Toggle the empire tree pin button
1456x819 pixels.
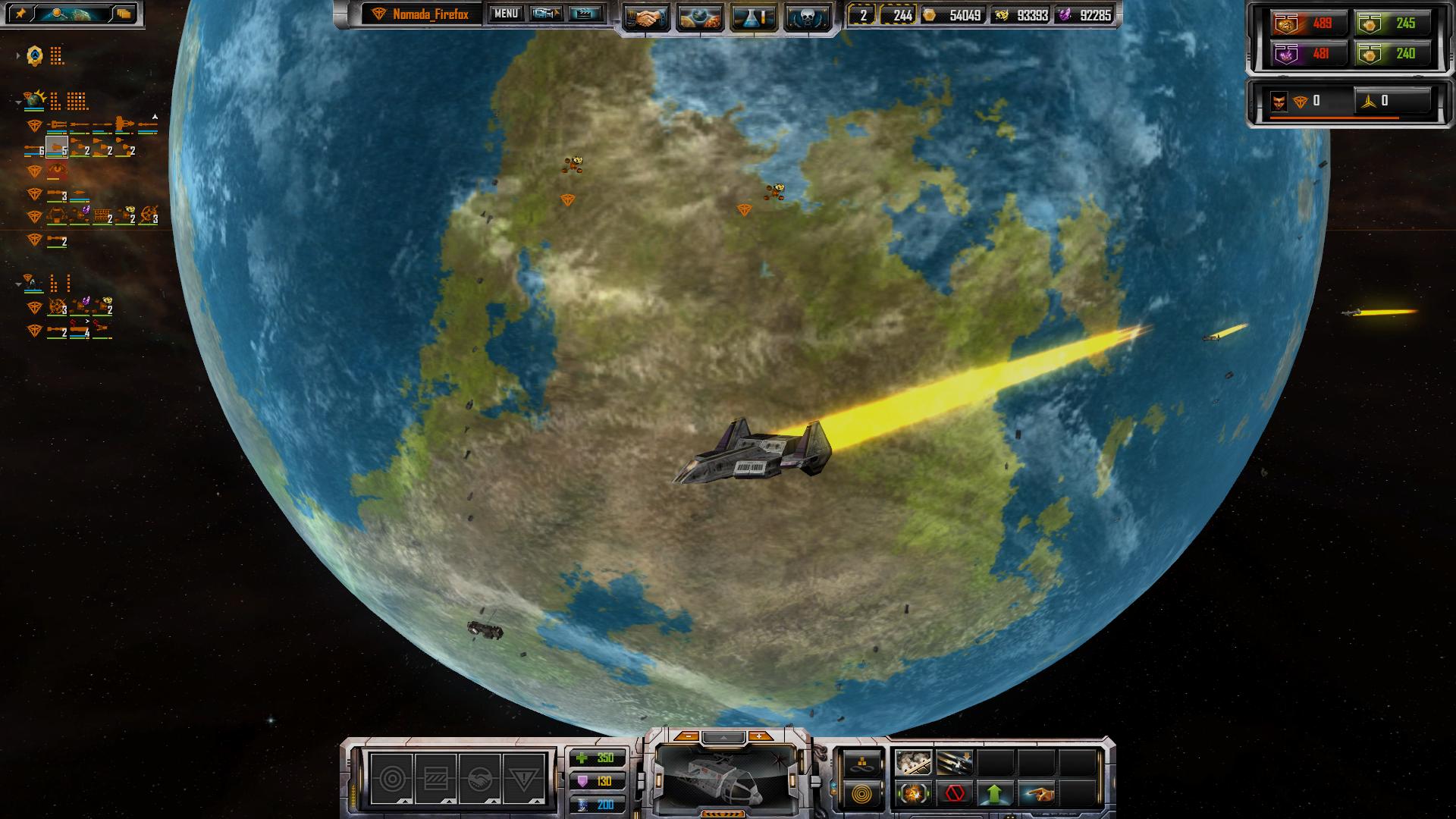[20, 14]
